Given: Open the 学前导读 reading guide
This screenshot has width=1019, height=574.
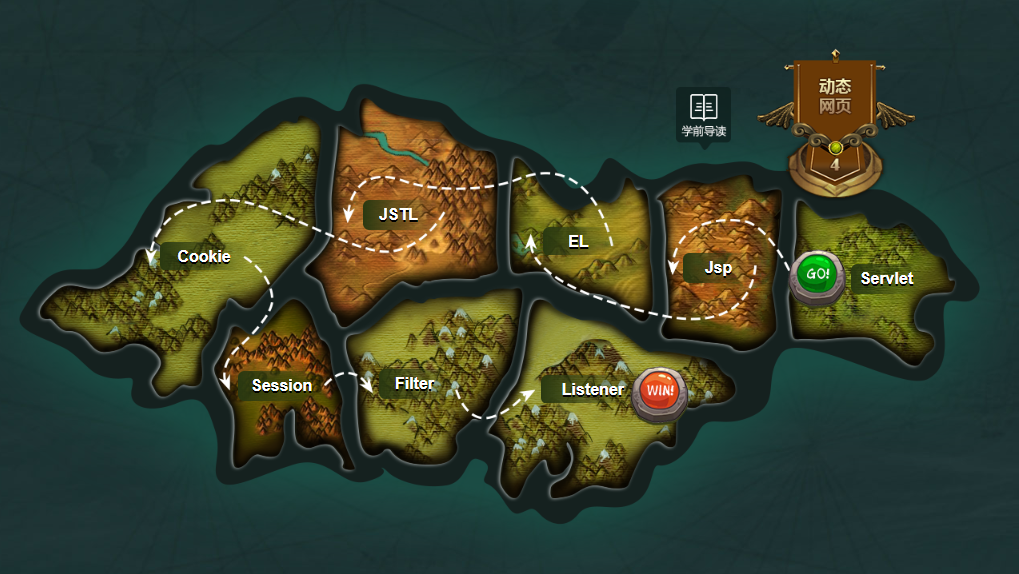Looking at the screenshot, I should [704, 114].
